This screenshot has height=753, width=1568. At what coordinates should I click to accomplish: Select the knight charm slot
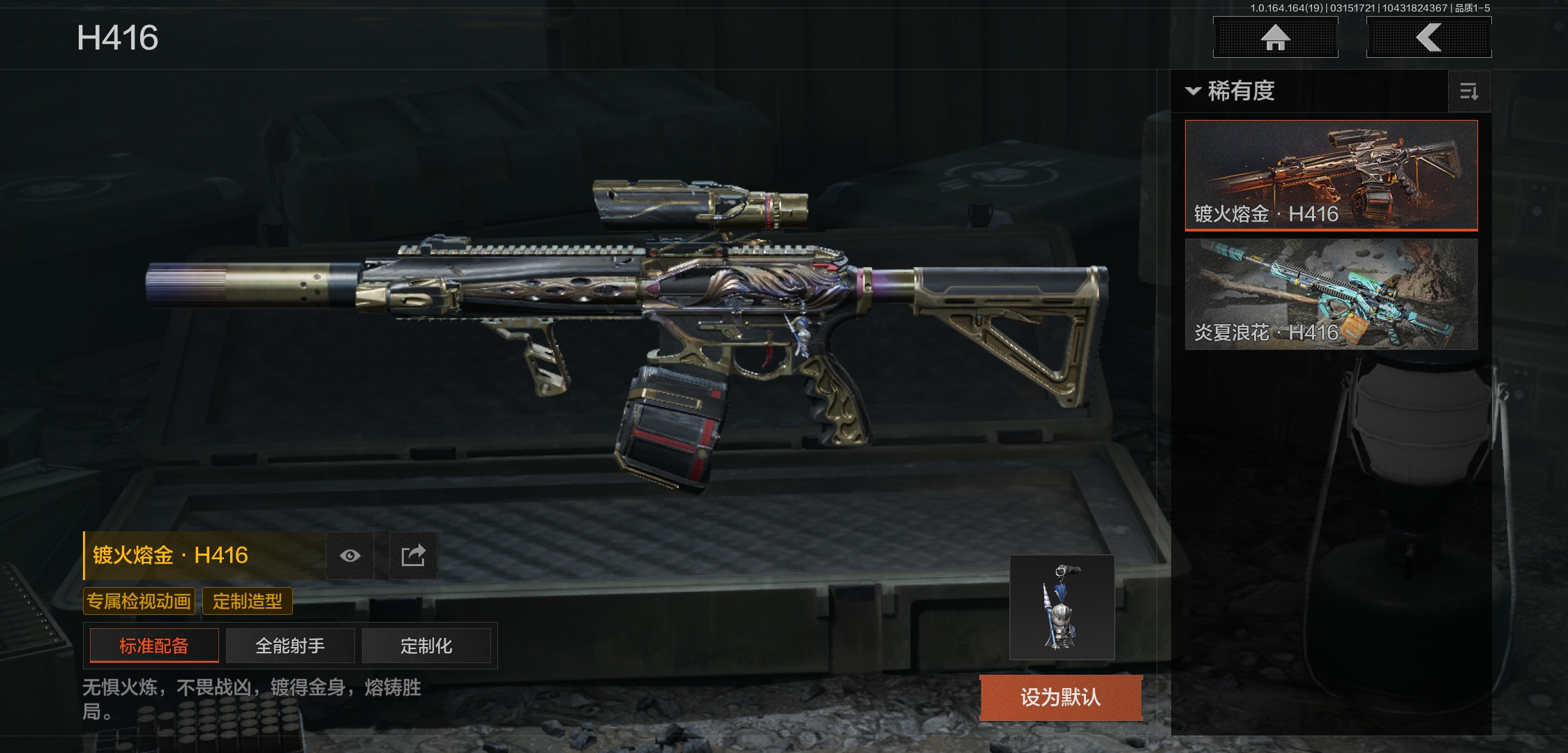click(1062, 607)
